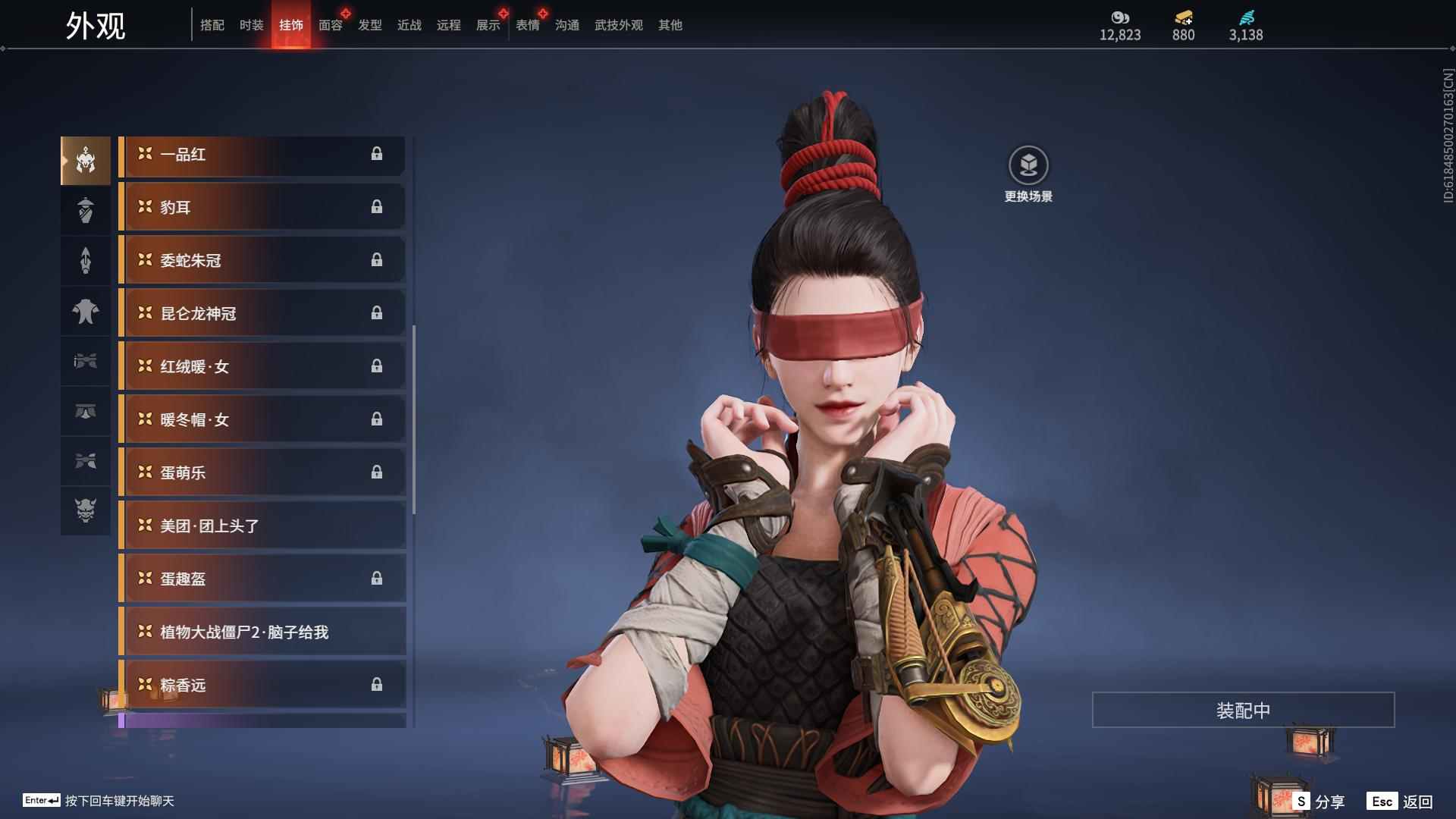Choose the 一品红 headwear entry
Viewport: 1456px width, 819px height.
pos(262,155)
